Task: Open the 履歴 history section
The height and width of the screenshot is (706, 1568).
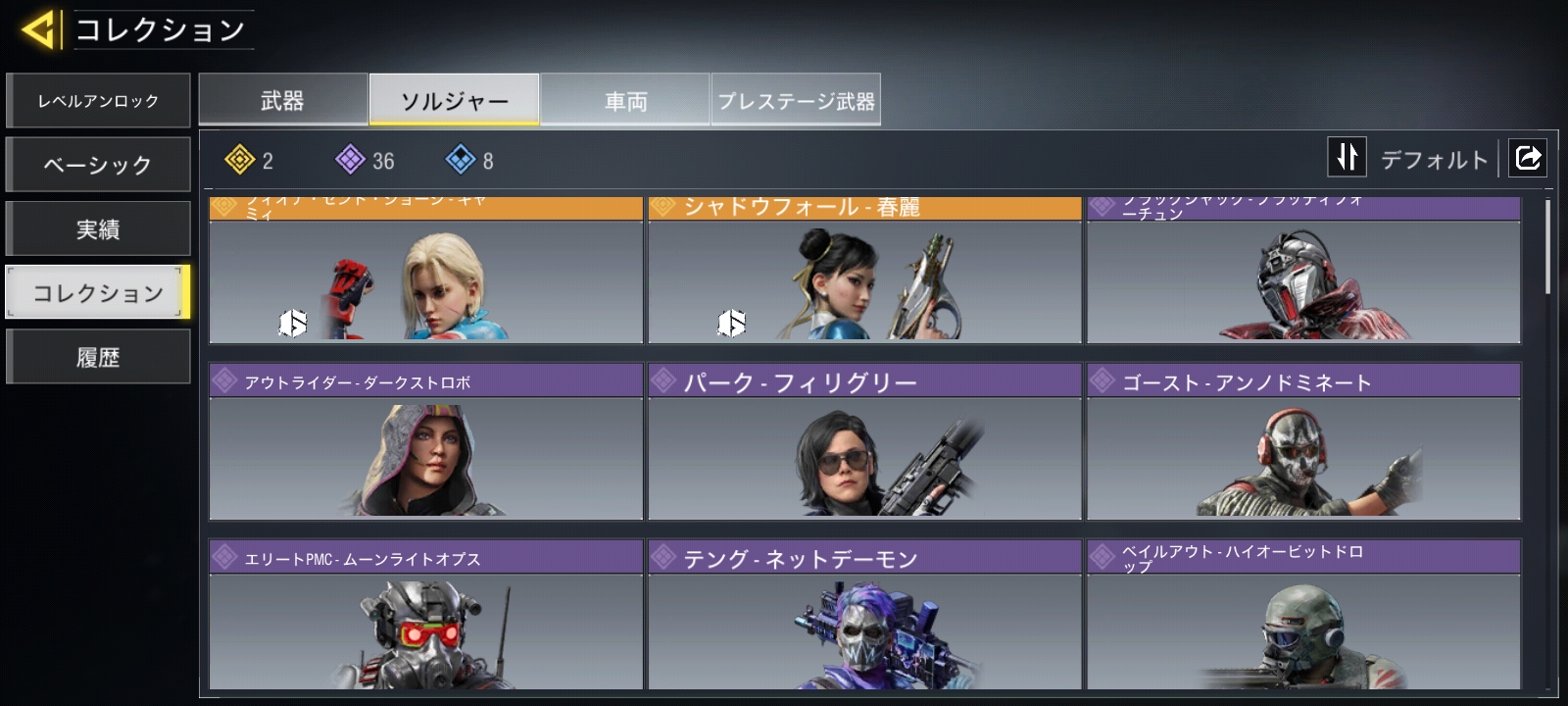Action: pos(98,357)
